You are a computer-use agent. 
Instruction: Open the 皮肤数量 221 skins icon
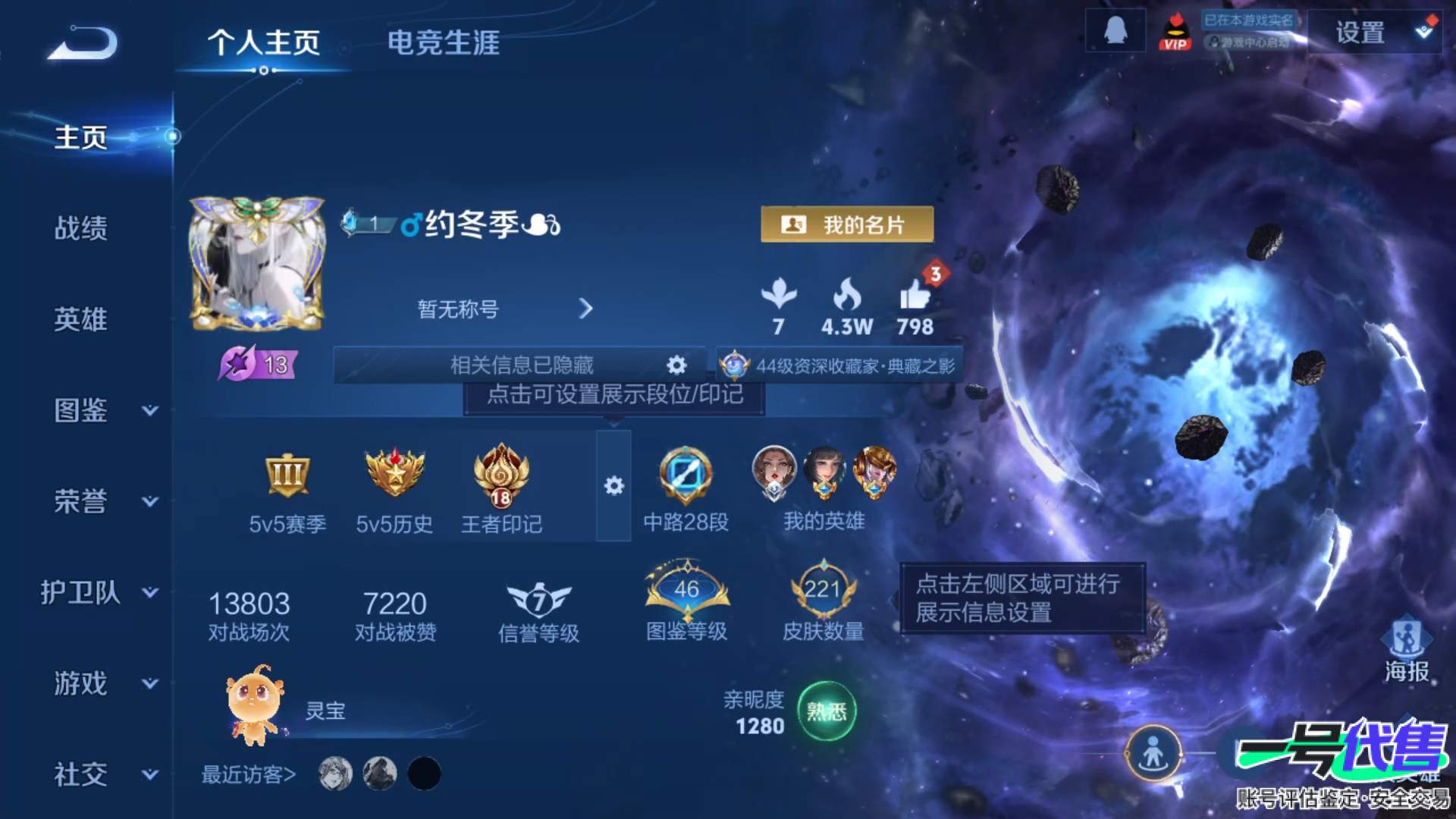pos(823,595)
